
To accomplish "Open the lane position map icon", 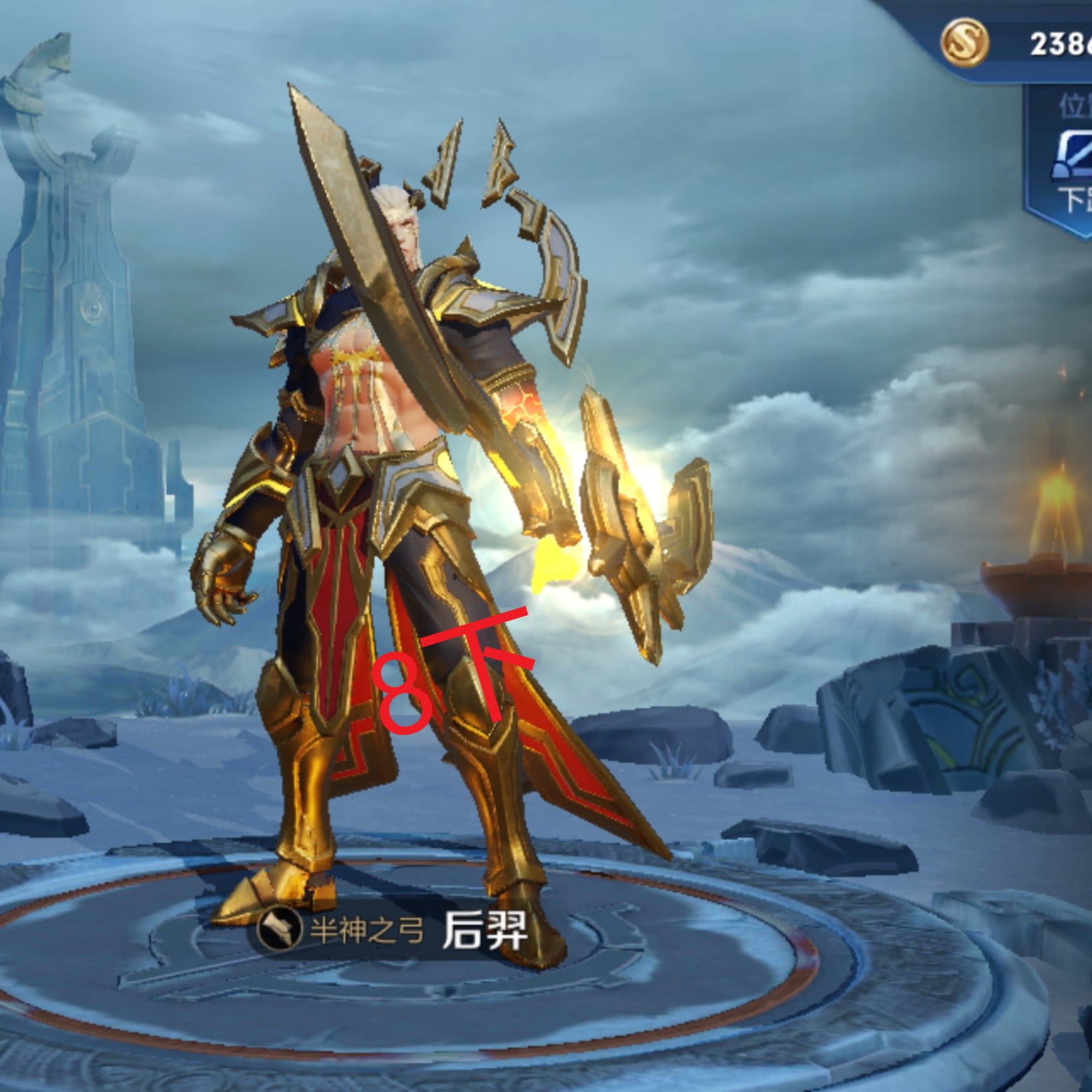I will pyautogui.click(x=1074, y=156).
